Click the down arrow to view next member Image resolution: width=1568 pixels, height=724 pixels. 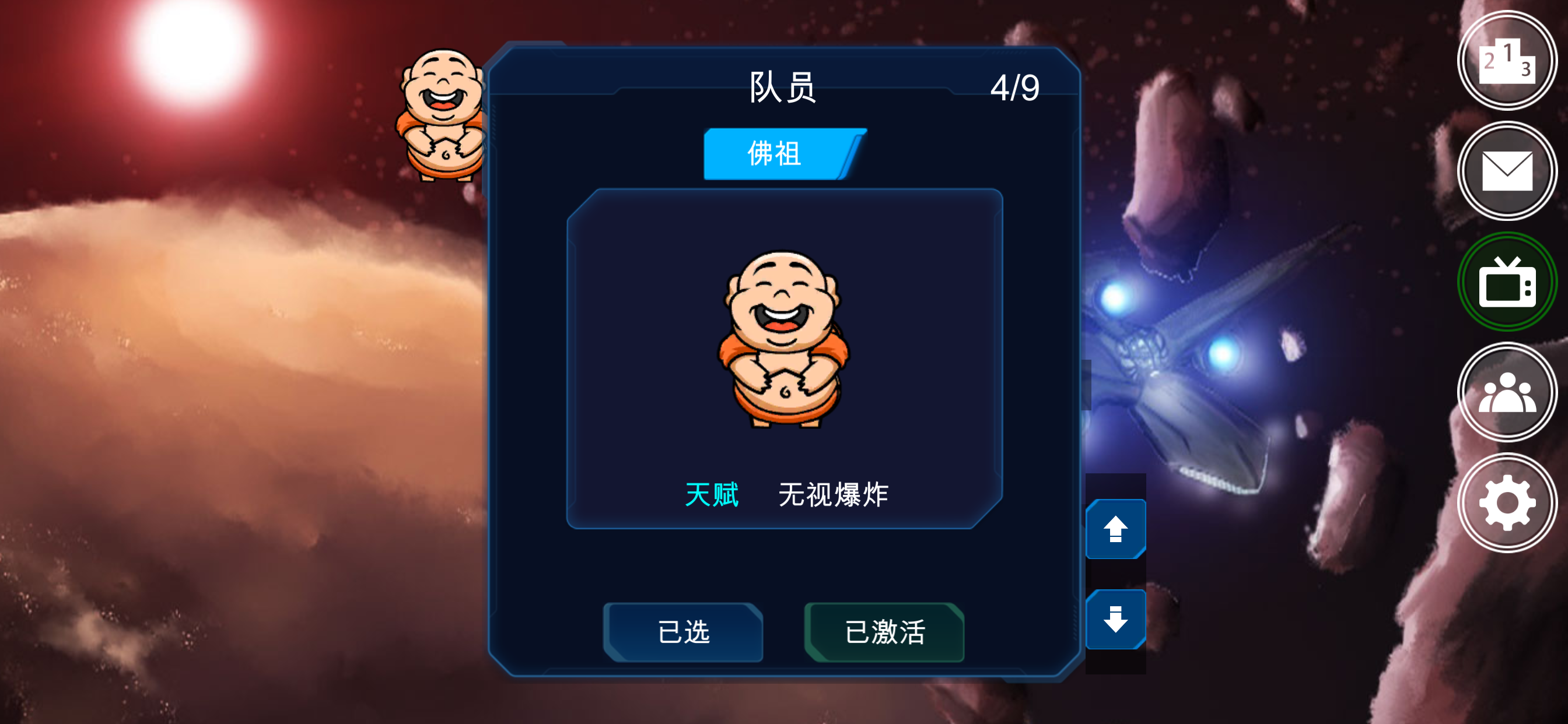point(1116,619)
